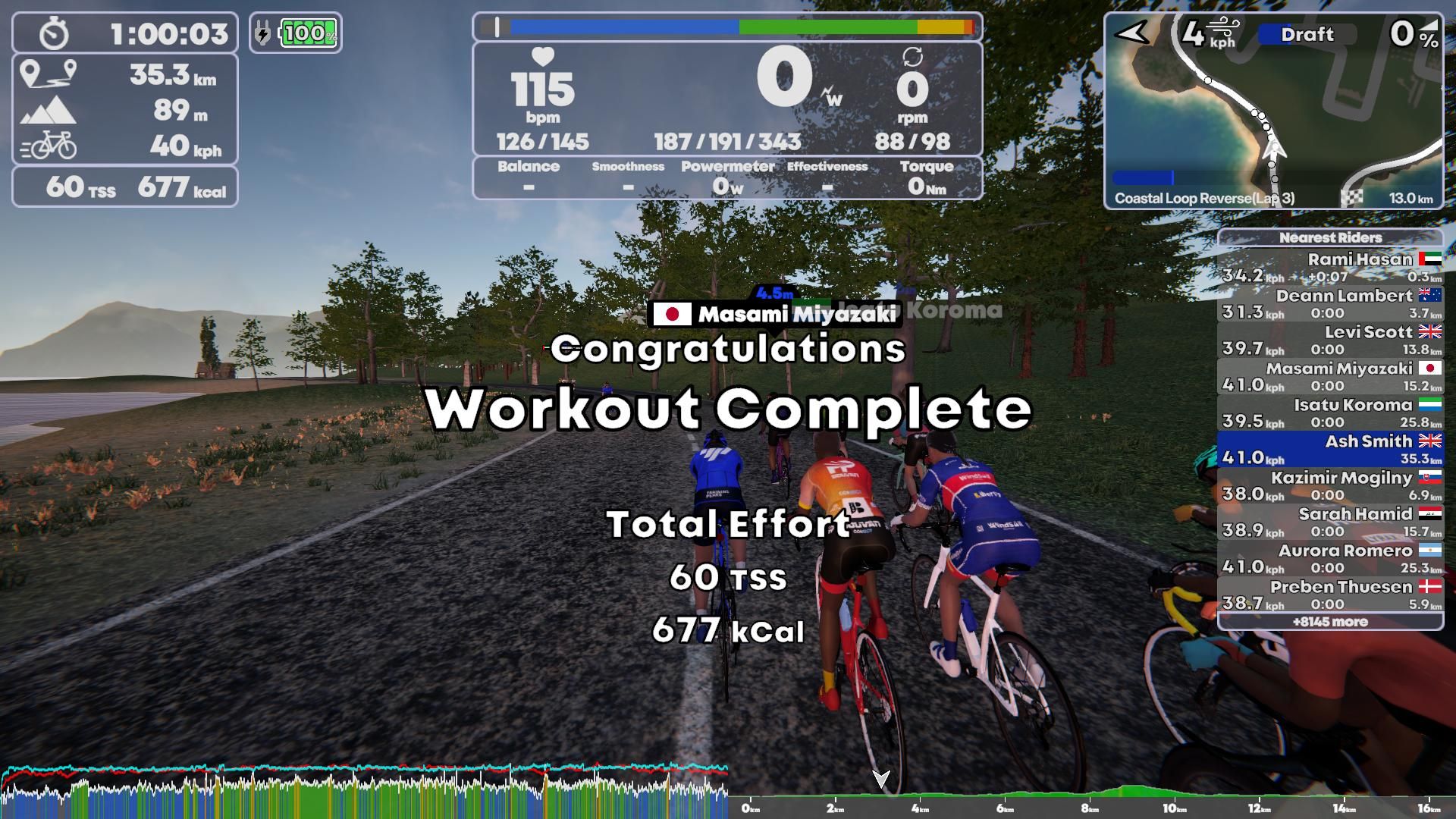Viewport: 1456px width, 819px height.
Task: Click the blue progress bar on the minimap
Action: 1144,176
